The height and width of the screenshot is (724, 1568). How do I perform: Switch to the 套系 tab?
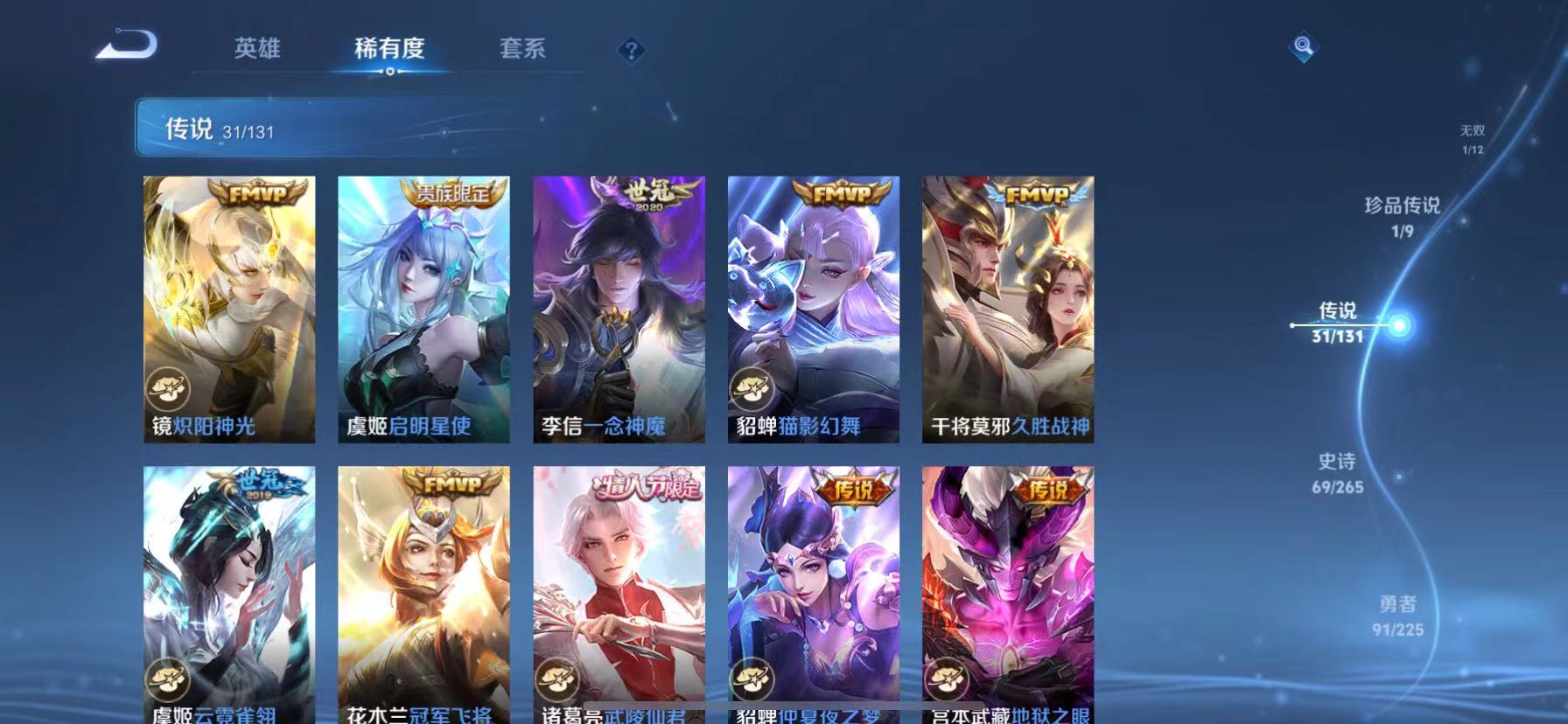pyautogui.click(x=522, y=49)
